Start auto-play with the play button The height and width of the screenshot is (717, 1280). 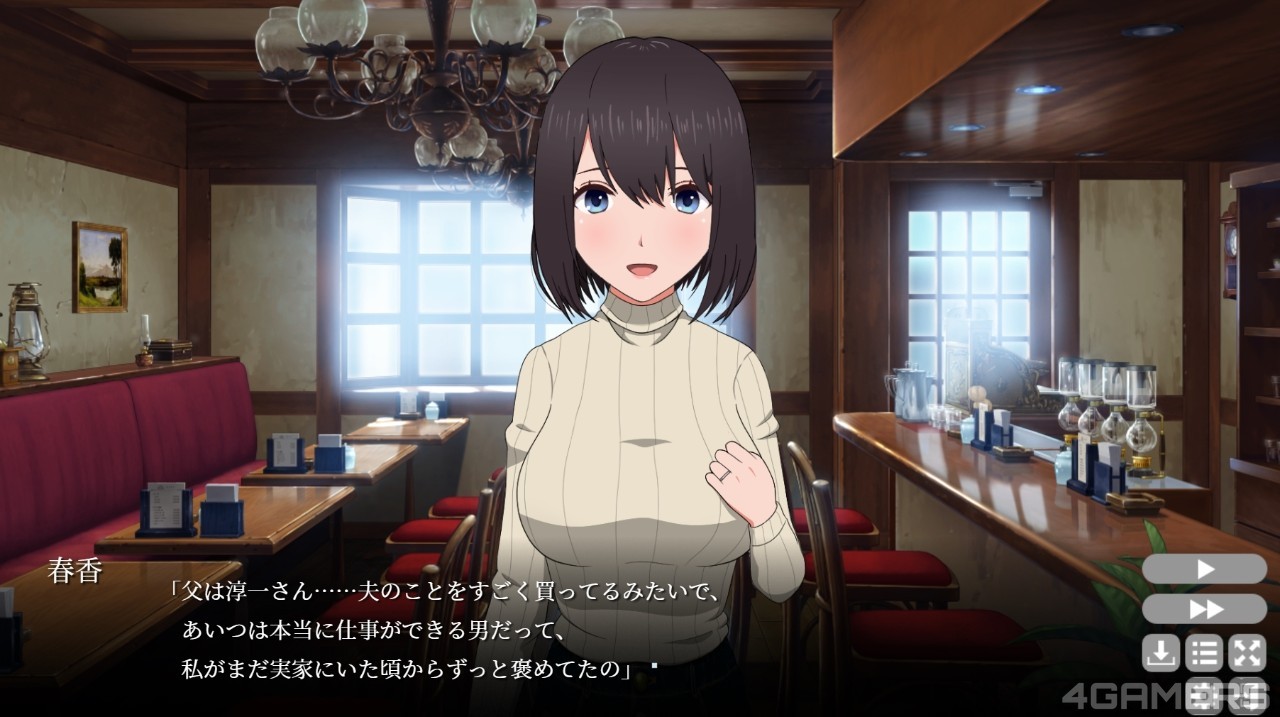coord(1204,569)
